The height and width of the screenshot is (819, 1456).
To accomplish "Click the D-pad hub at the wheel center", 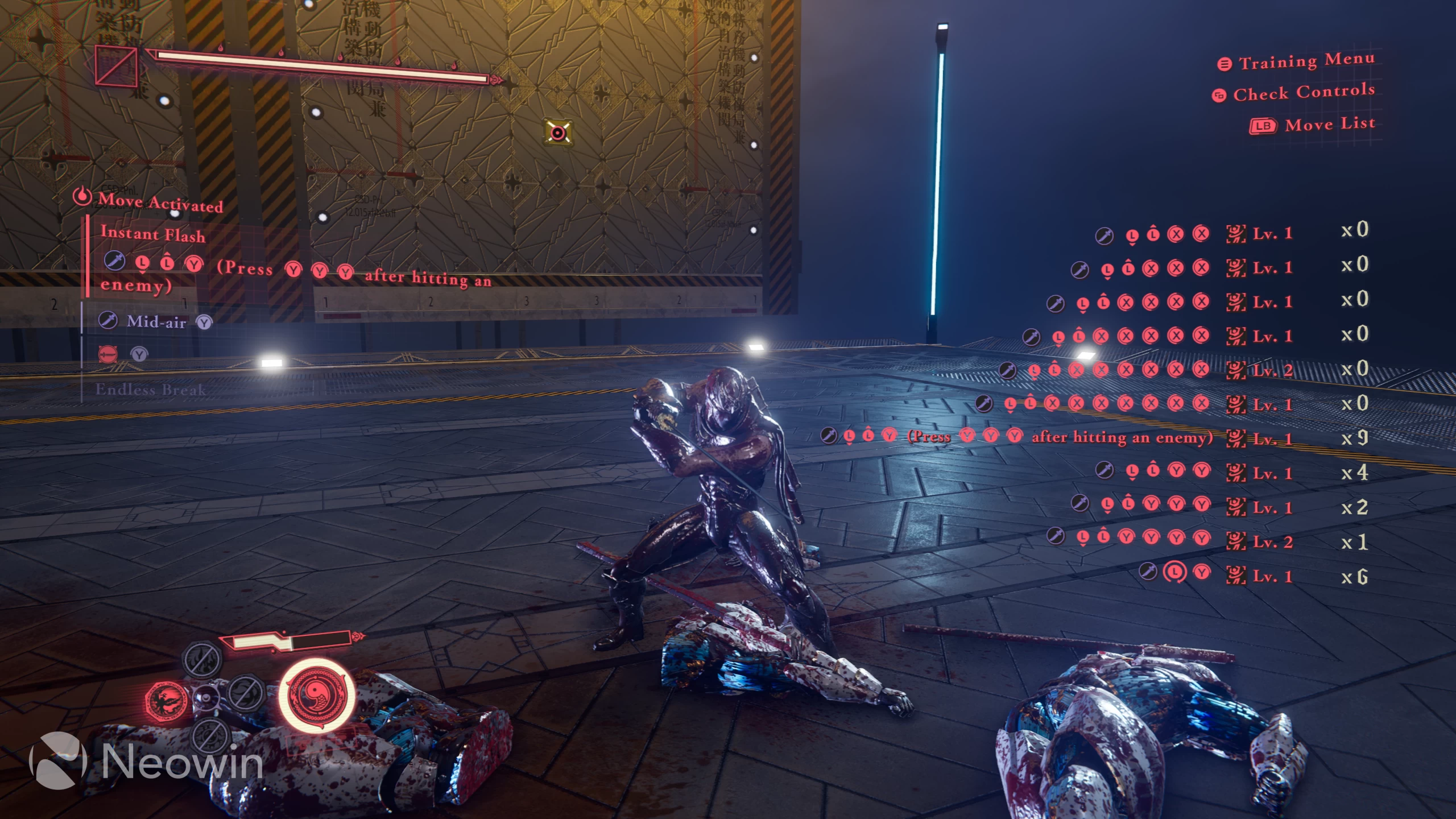I will click(x=207, y=698).
